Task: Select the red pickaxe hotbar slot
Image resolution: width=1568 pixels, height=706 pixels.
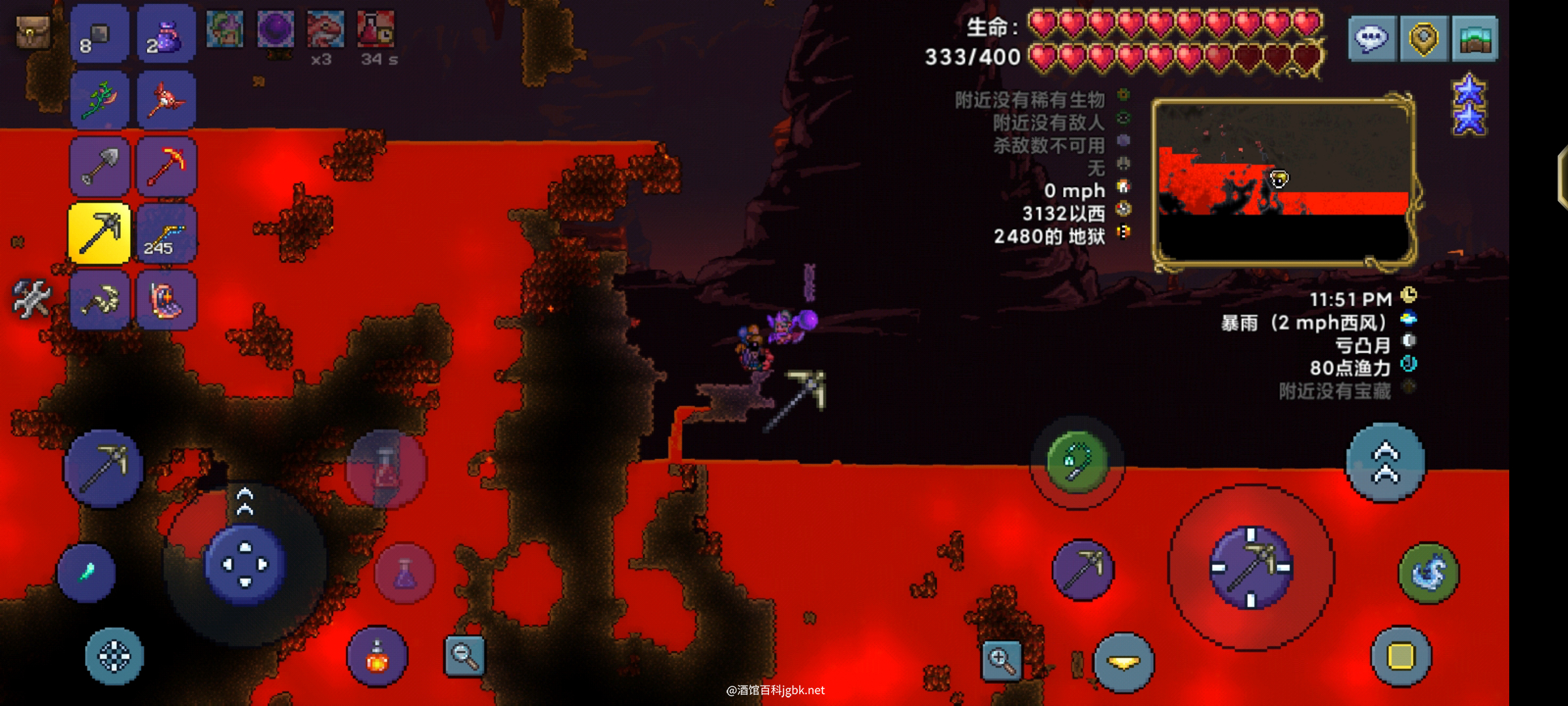Action: (x=167, y=166)
